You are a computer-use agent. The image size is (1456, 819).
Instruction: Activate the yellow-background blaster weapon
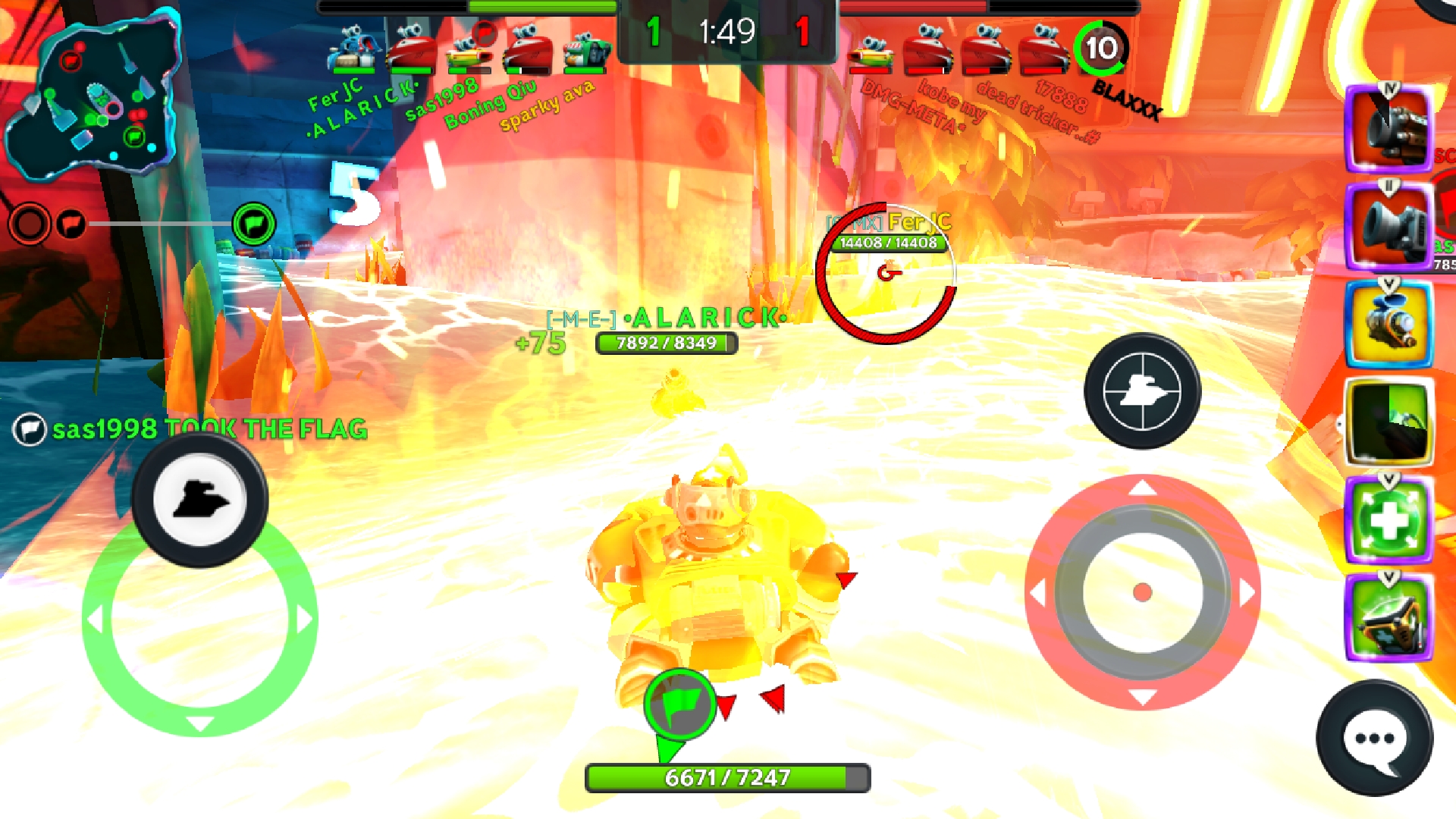pyautogui.click(x=1388, y=325)
